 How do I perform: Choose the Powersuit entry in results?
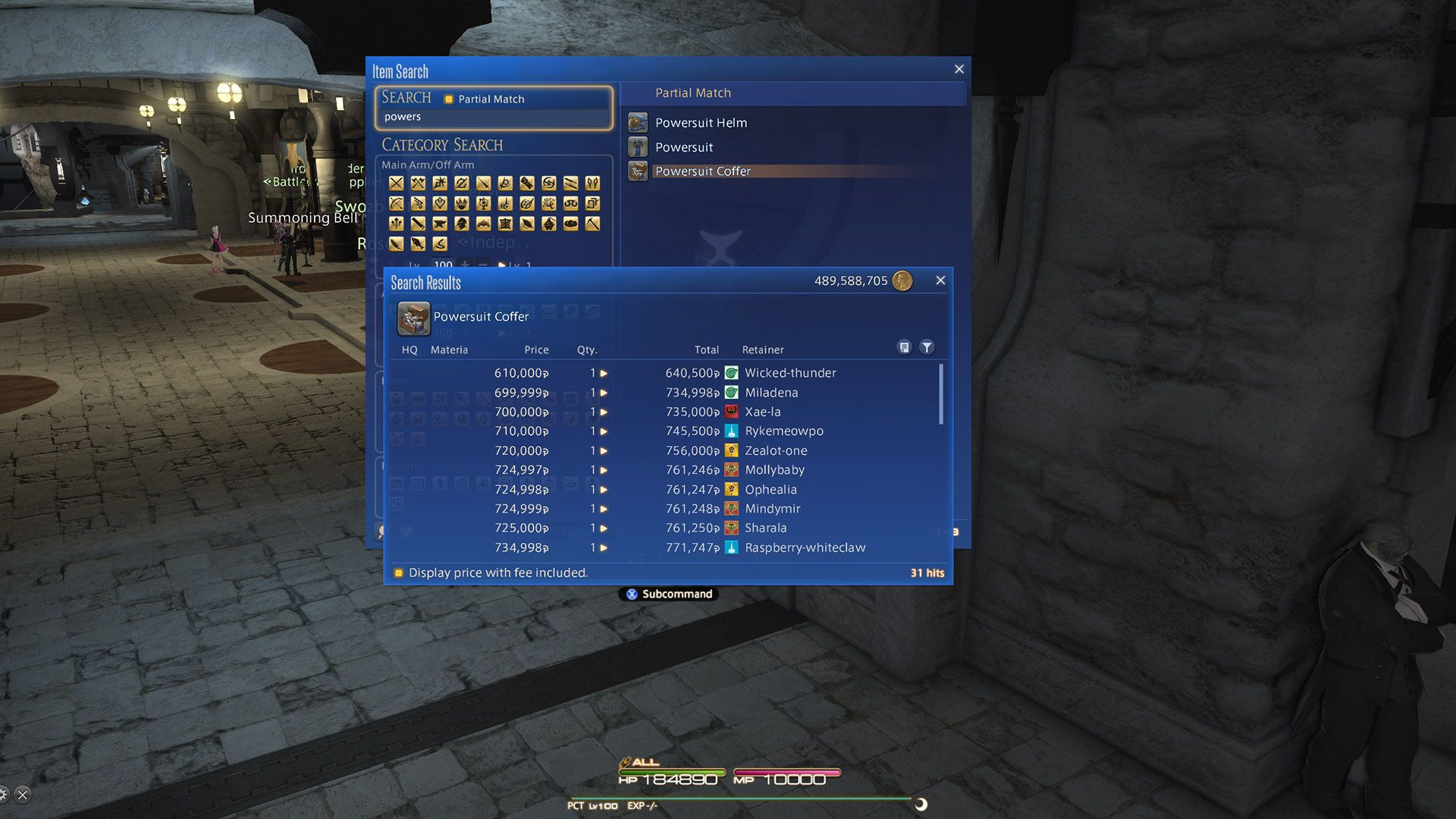(x=684, y=147)
